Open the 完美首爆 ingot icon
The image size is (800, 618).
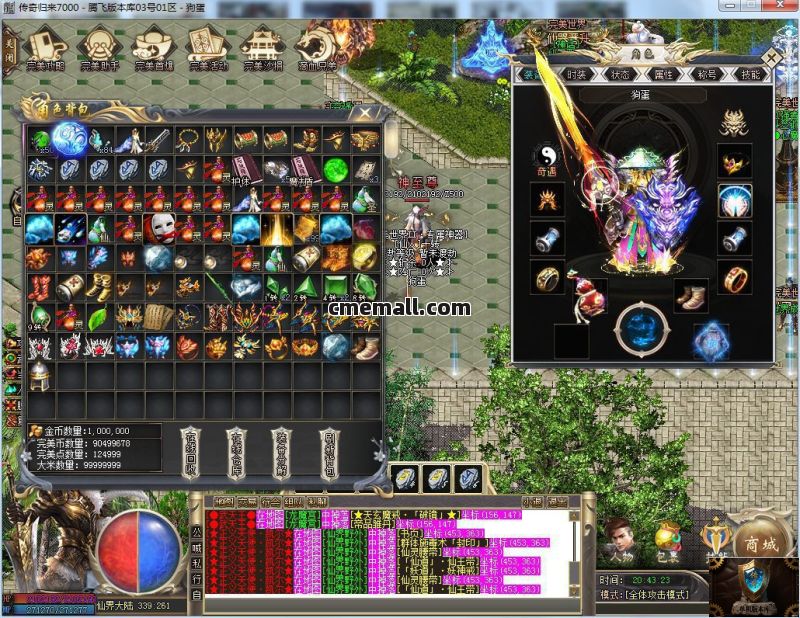click(154, 45)
